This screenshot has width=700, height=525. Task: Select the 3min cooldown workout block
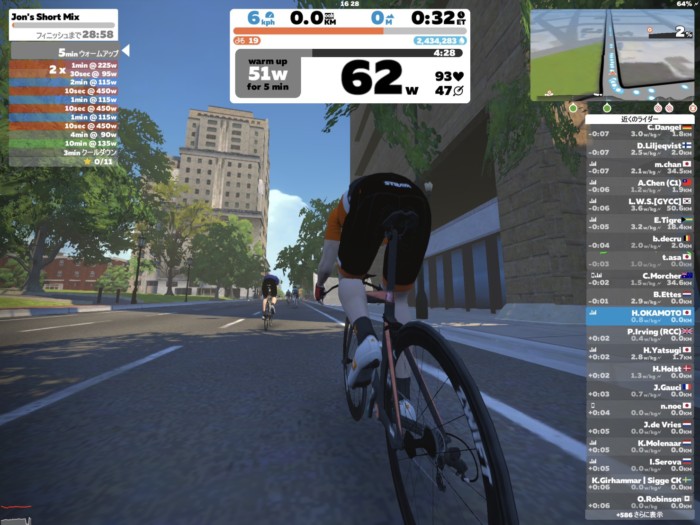pos(64,152)
